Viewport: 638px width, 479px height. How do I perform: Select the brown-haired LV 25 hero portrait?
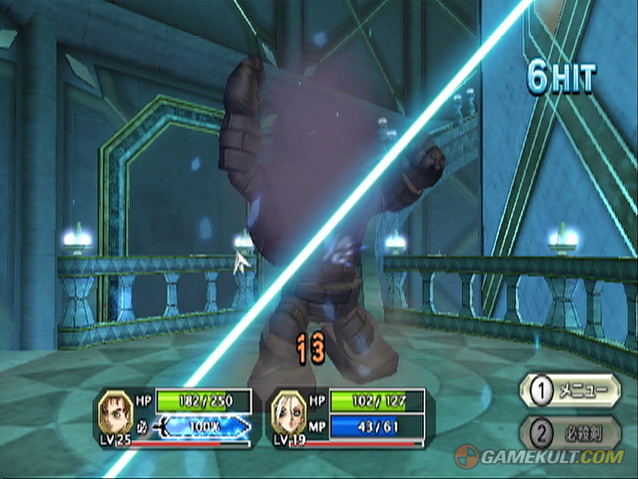point(114,412)
